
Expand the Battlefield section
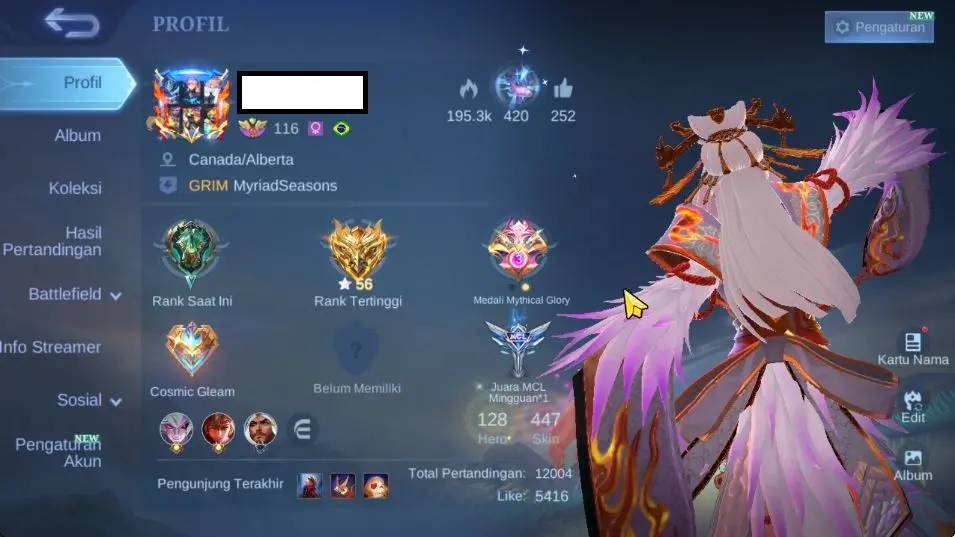[74, 294]
